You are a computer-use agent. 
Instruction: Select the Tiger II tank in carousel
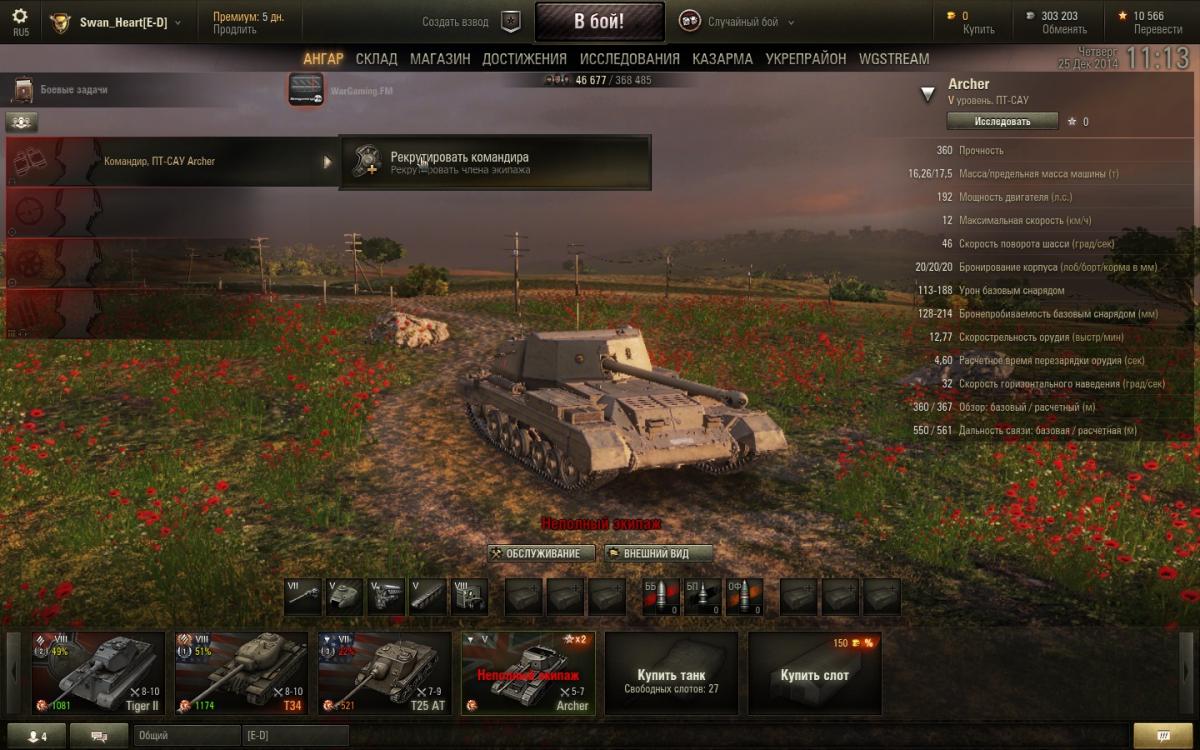tap(98, 673)
